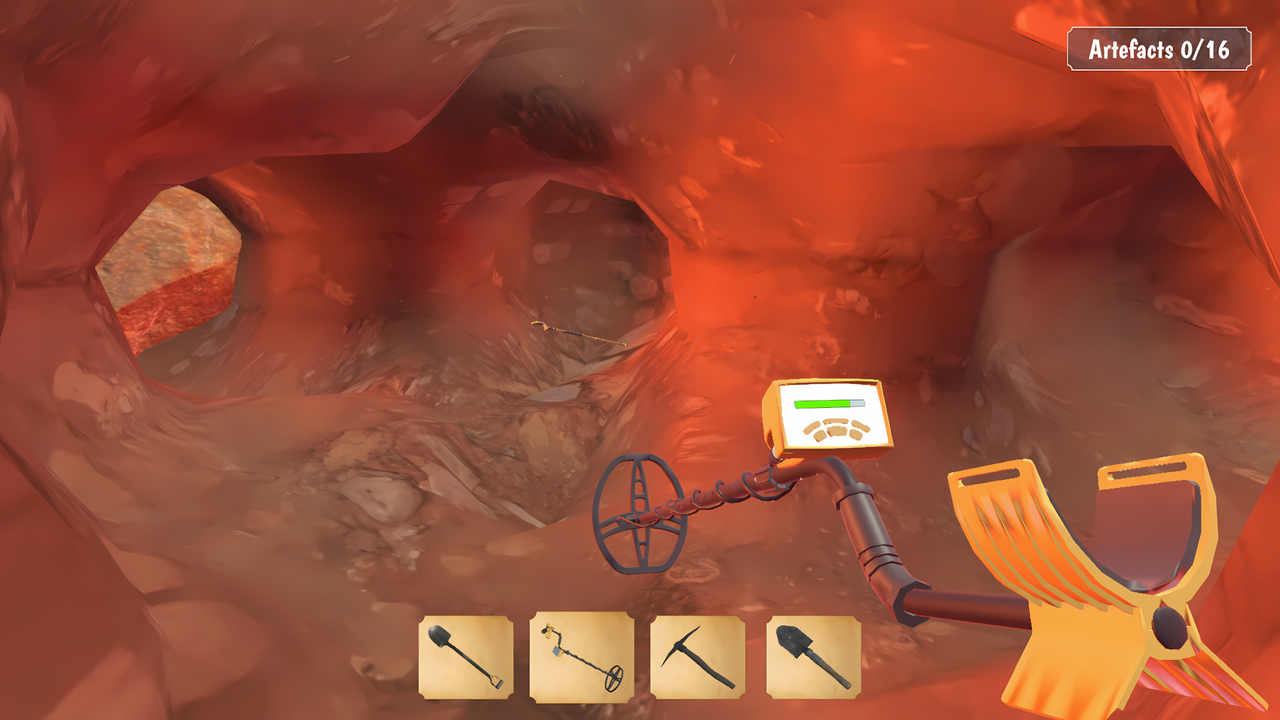
Task: Click the detector's orange control box
Action: click(x=828, y=414)
